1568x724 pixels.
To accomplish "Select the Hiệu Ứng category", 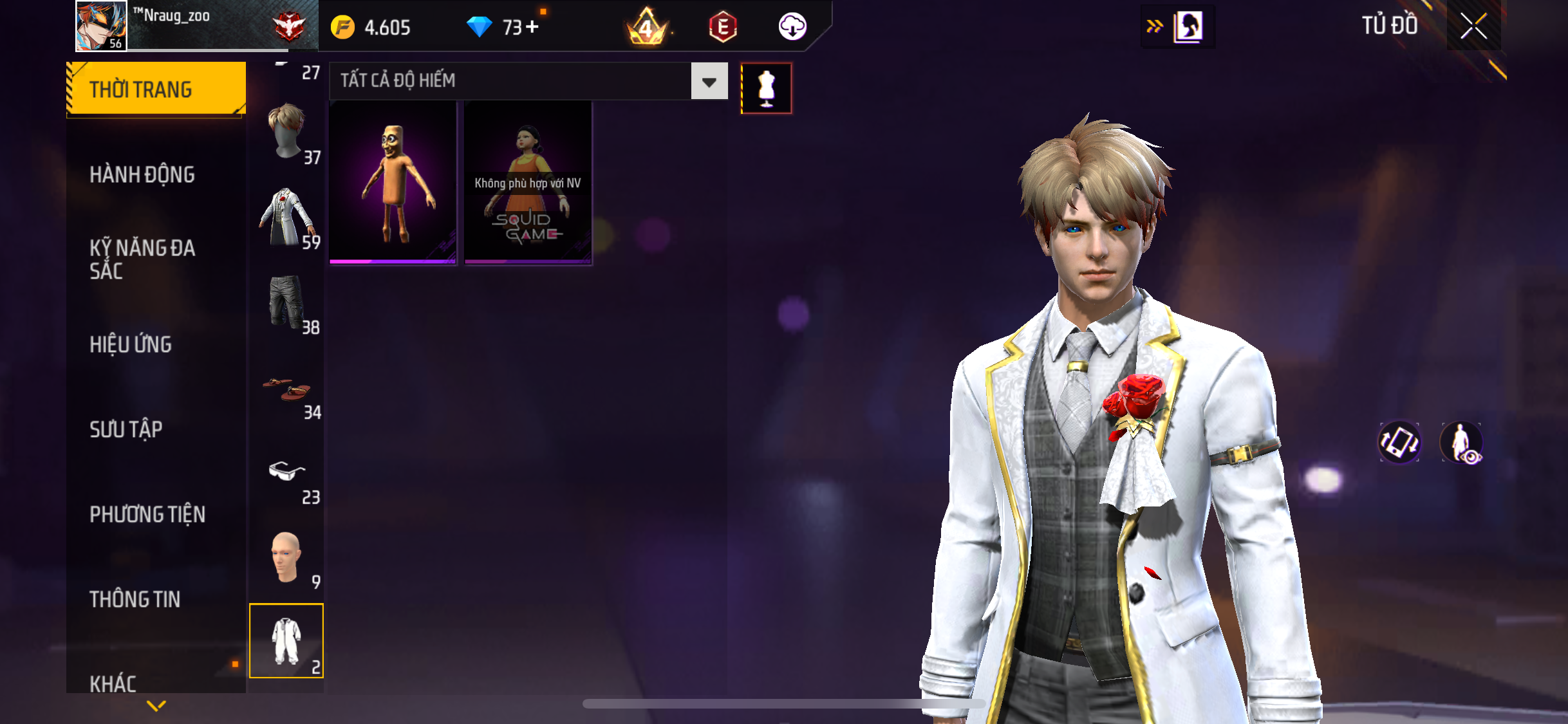I will coord(131,344).
